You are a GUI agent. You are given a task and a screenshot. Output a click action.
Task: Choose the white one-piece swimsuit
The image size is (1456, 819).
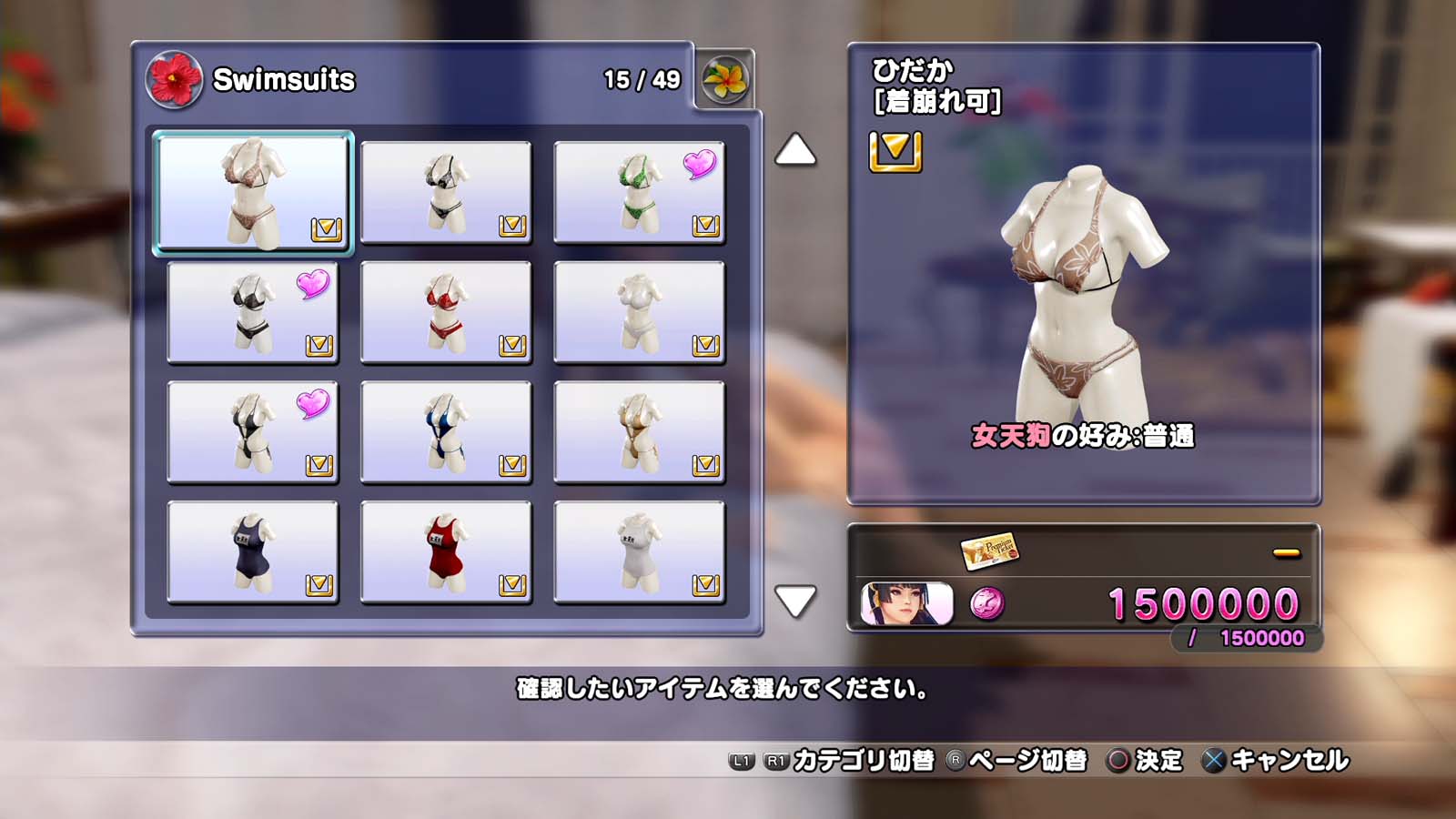639,552
